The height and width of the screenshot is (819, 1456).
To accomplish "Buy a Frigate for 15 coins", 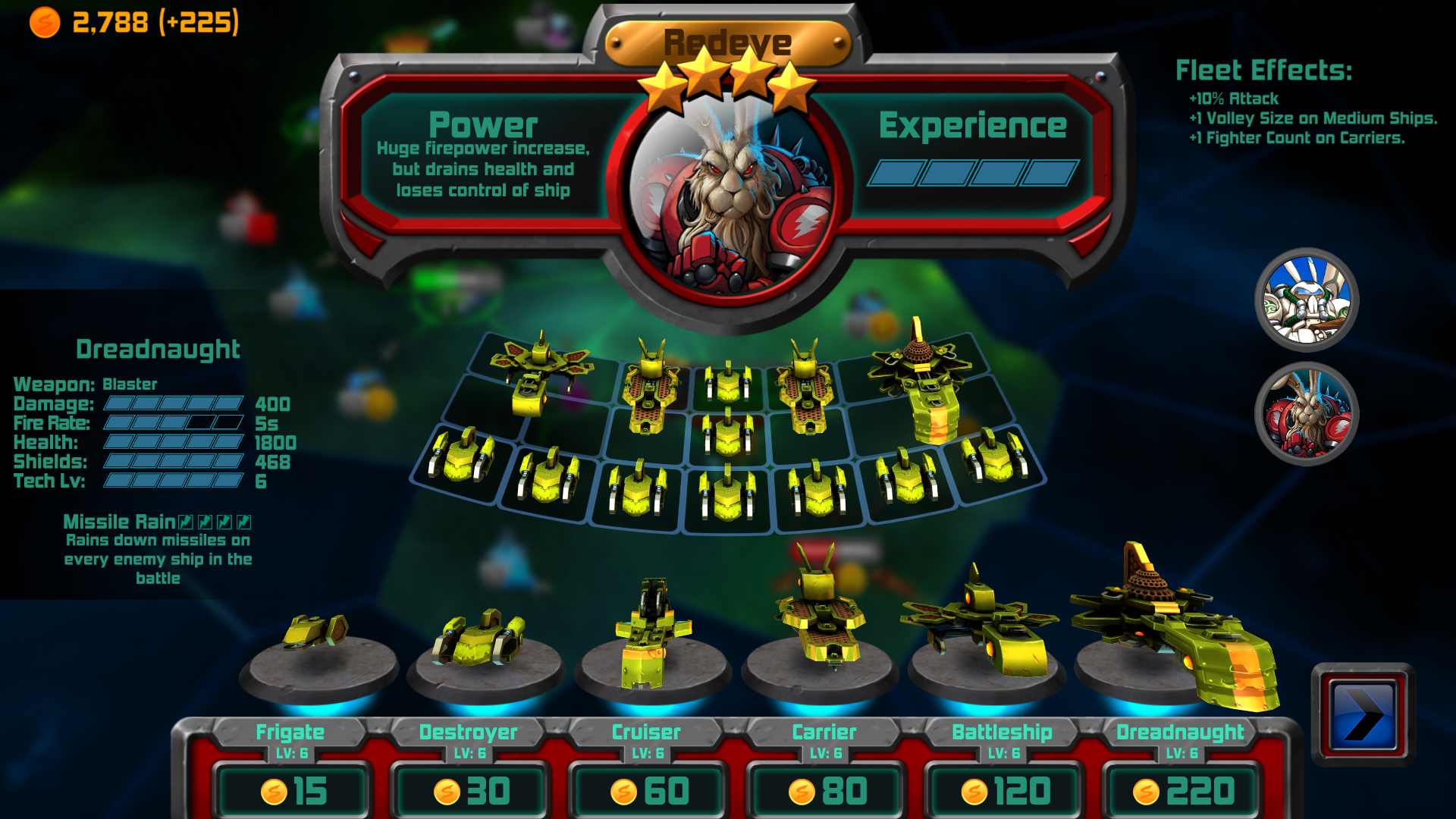I will [292, 789].
